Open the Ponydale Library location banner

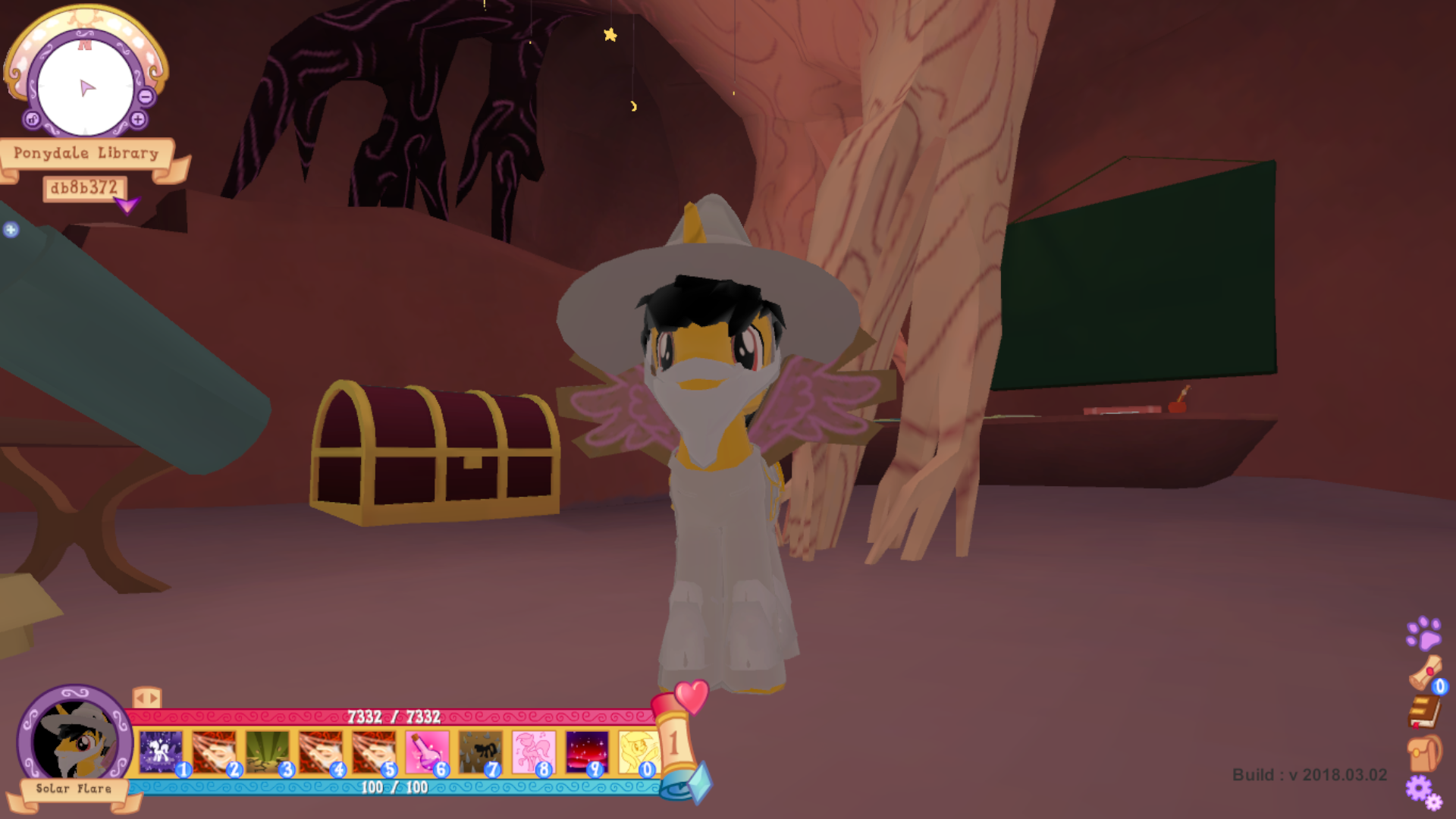(87, 152)
